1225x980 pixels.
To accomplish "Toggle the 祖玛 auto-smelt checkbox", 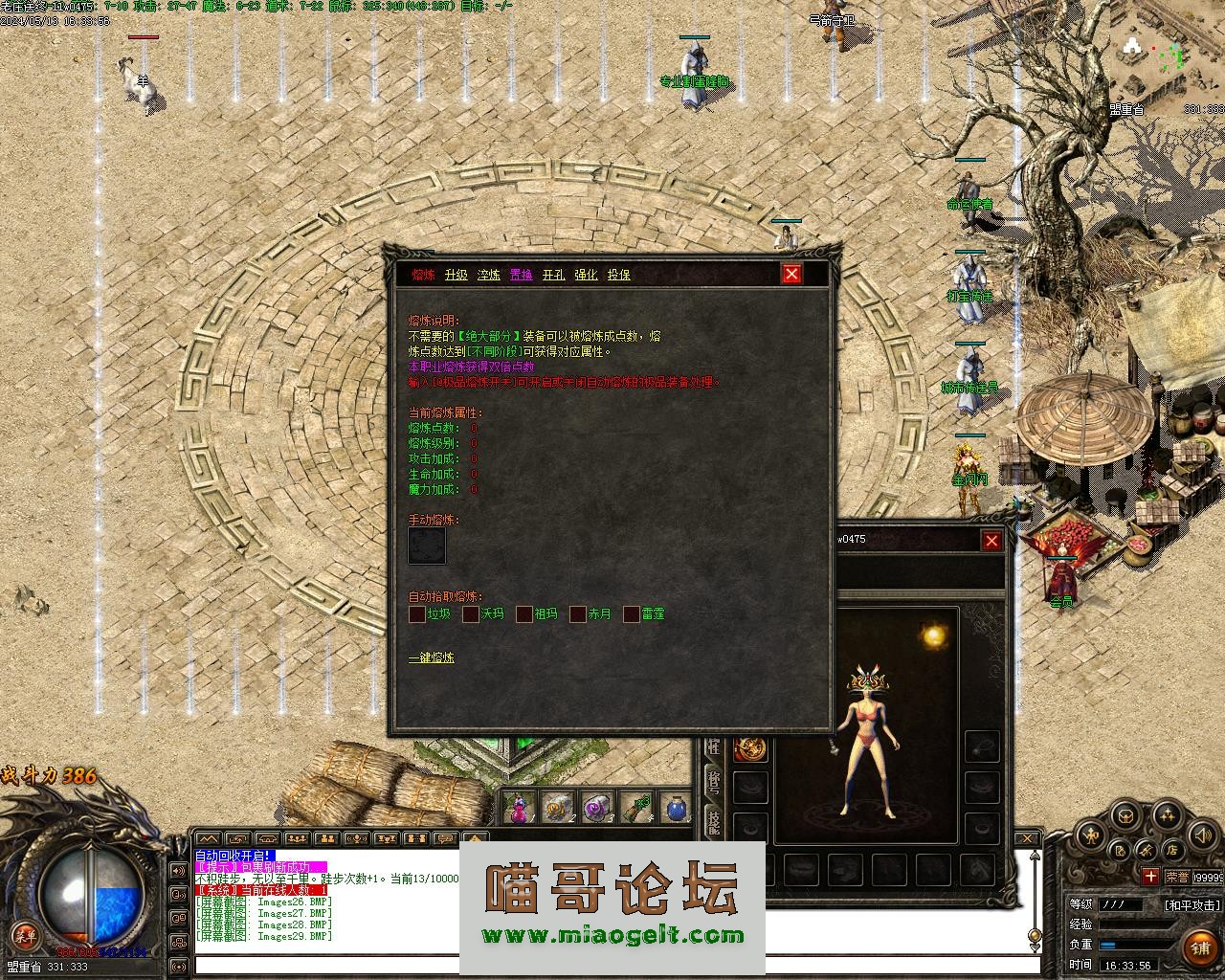I will coord(524,614).
